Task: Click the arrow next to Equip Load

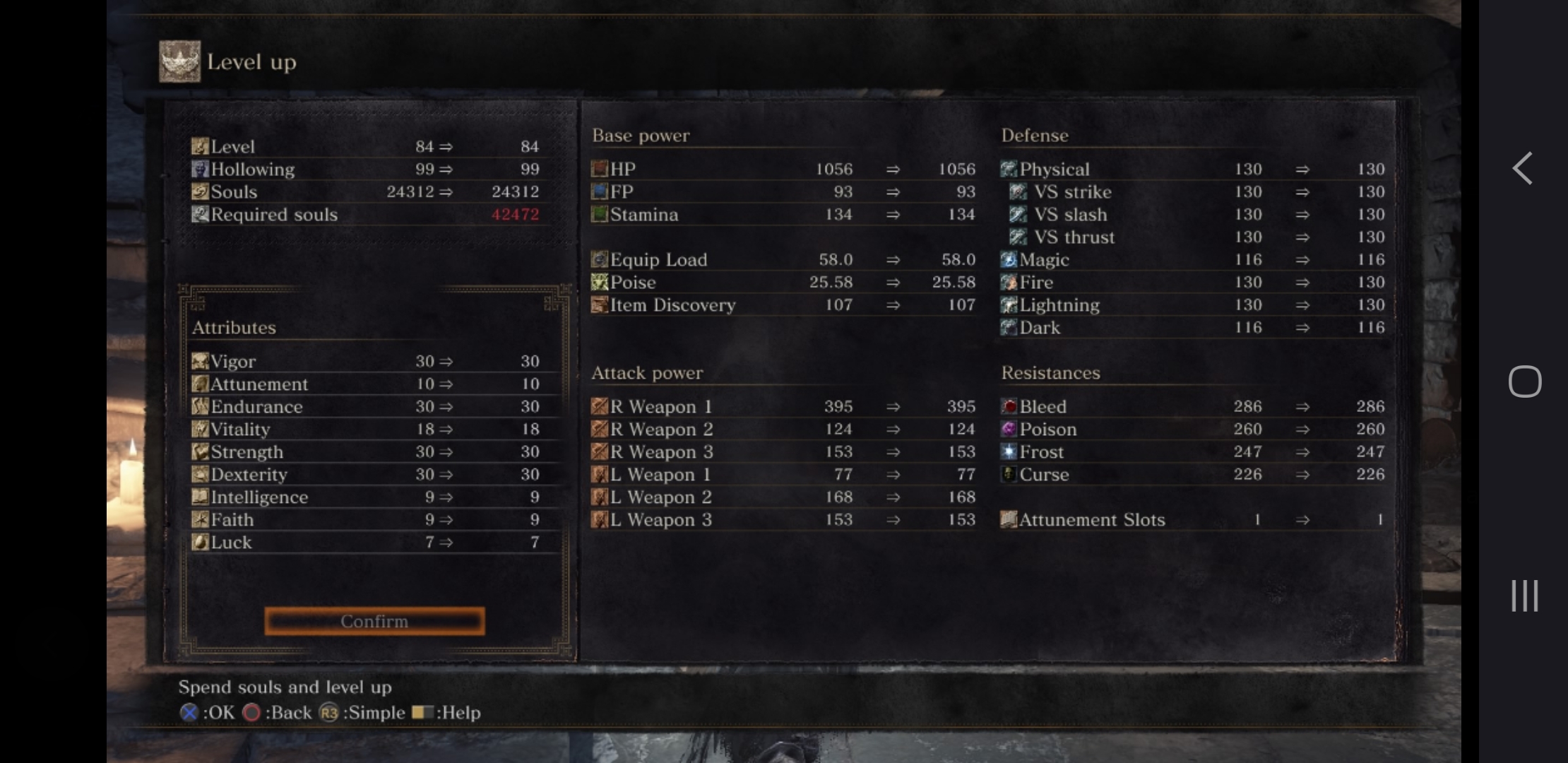Action: point(892,259)
